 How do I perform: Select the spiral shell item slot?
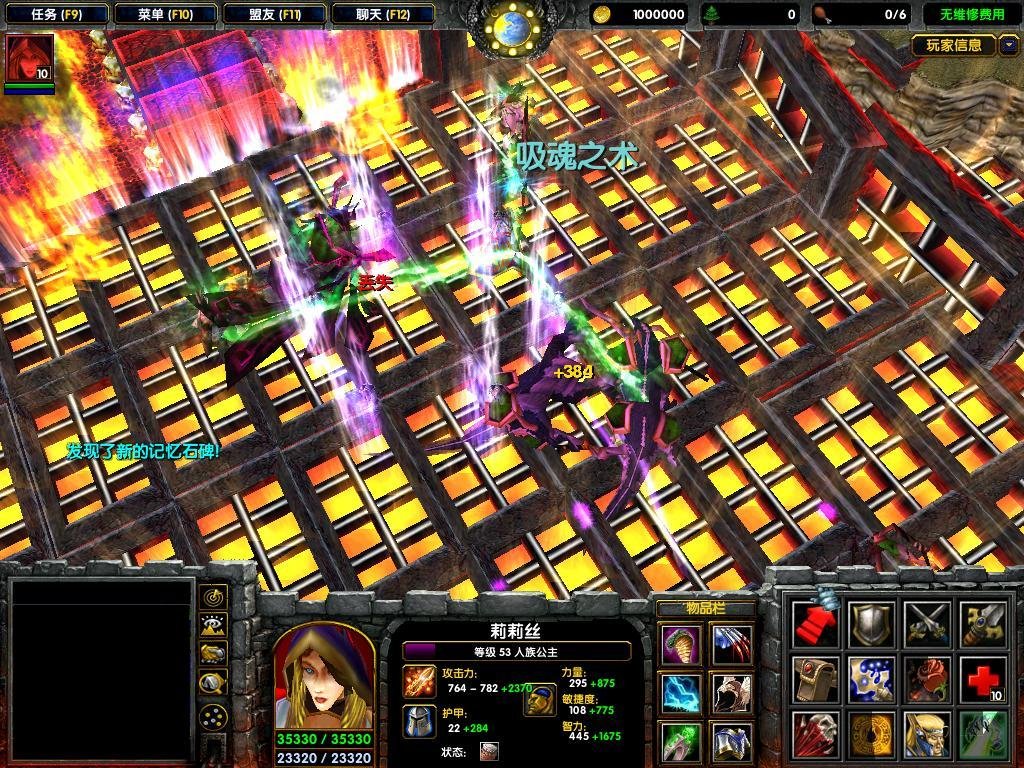pyautogui.click(x=680, y=643)
